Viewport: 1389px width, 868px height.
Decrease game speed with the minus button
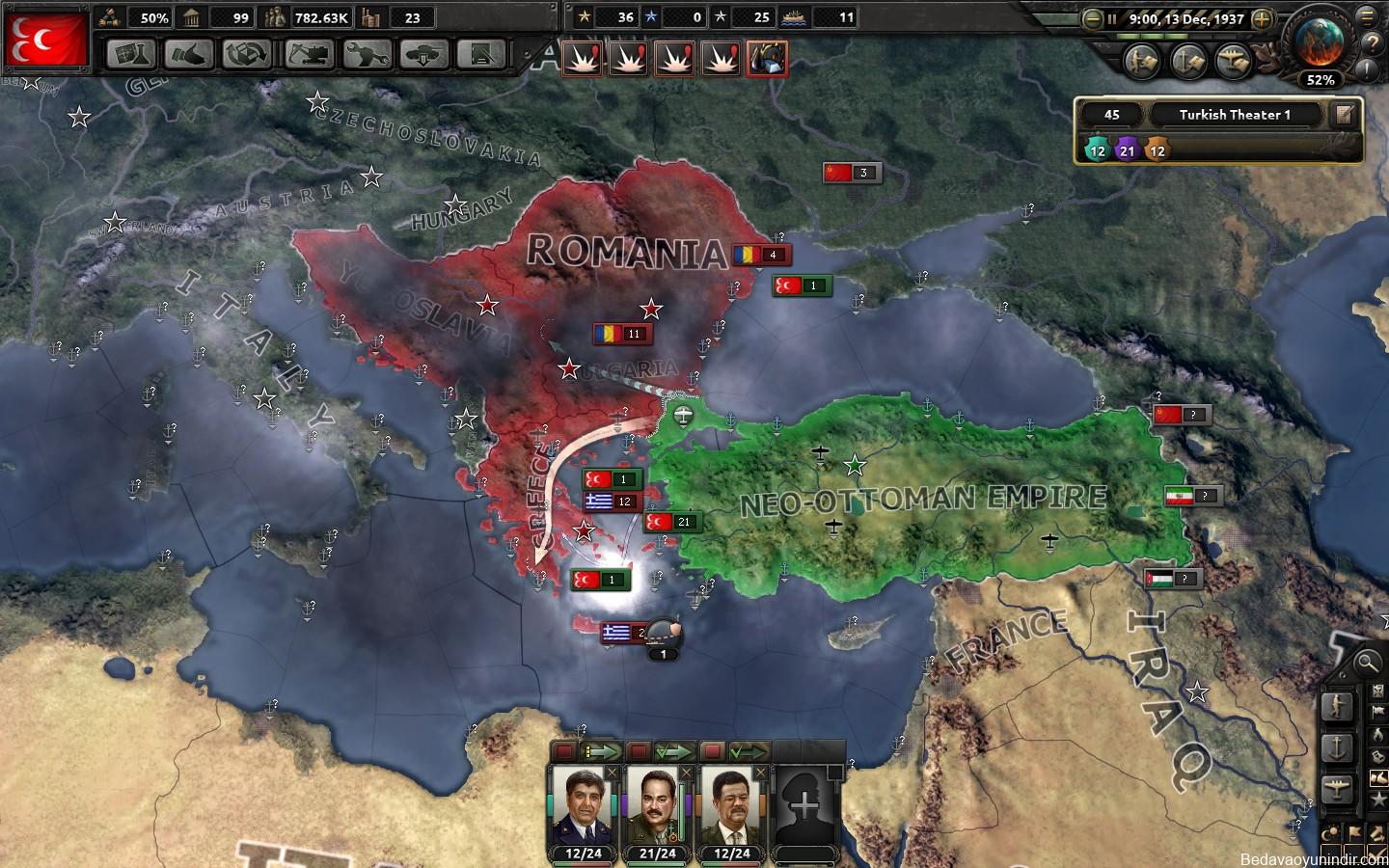click(x=1091, y=19)
